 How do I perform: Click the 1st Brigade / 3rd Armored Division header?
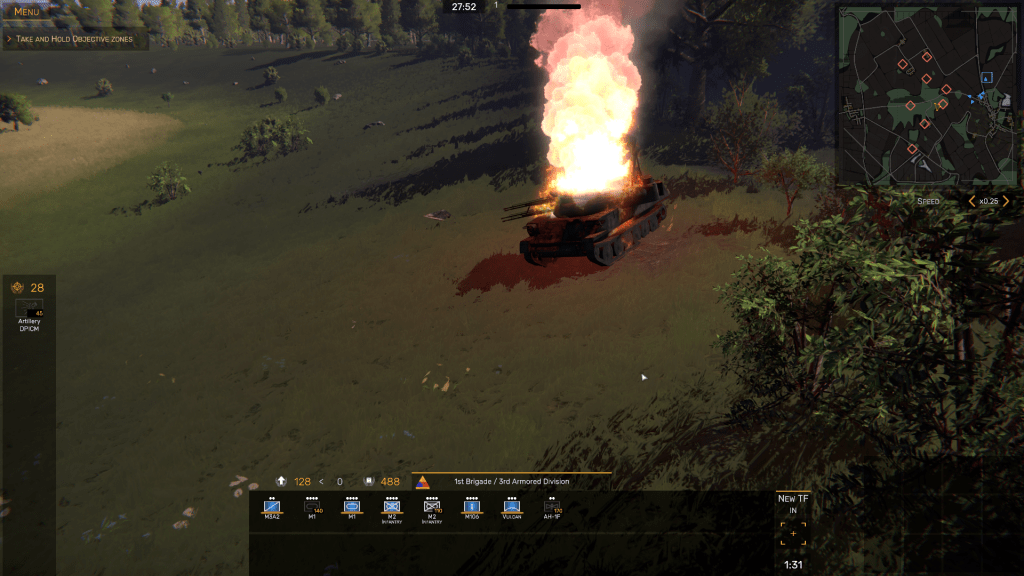[512, 481]
